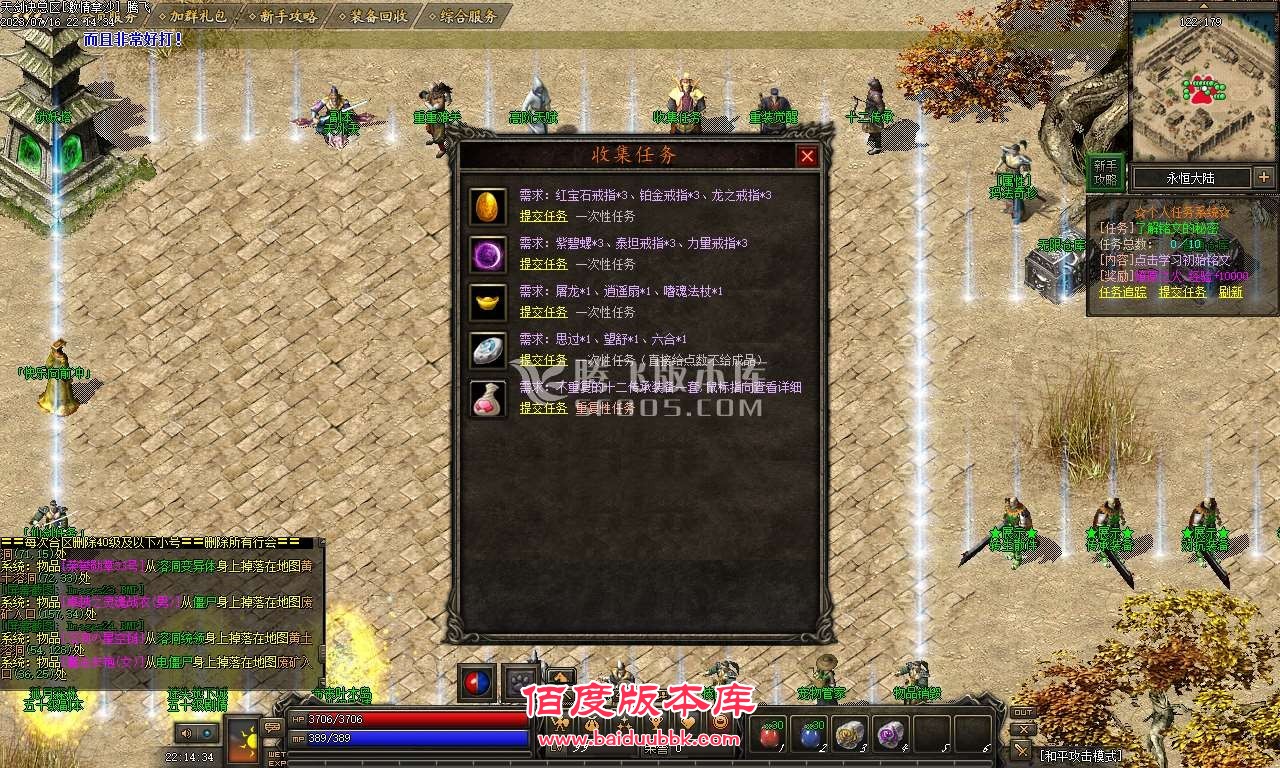
Task: Click the gold ingot task icon
Action: pyautogui.click(x=487, y=301)
